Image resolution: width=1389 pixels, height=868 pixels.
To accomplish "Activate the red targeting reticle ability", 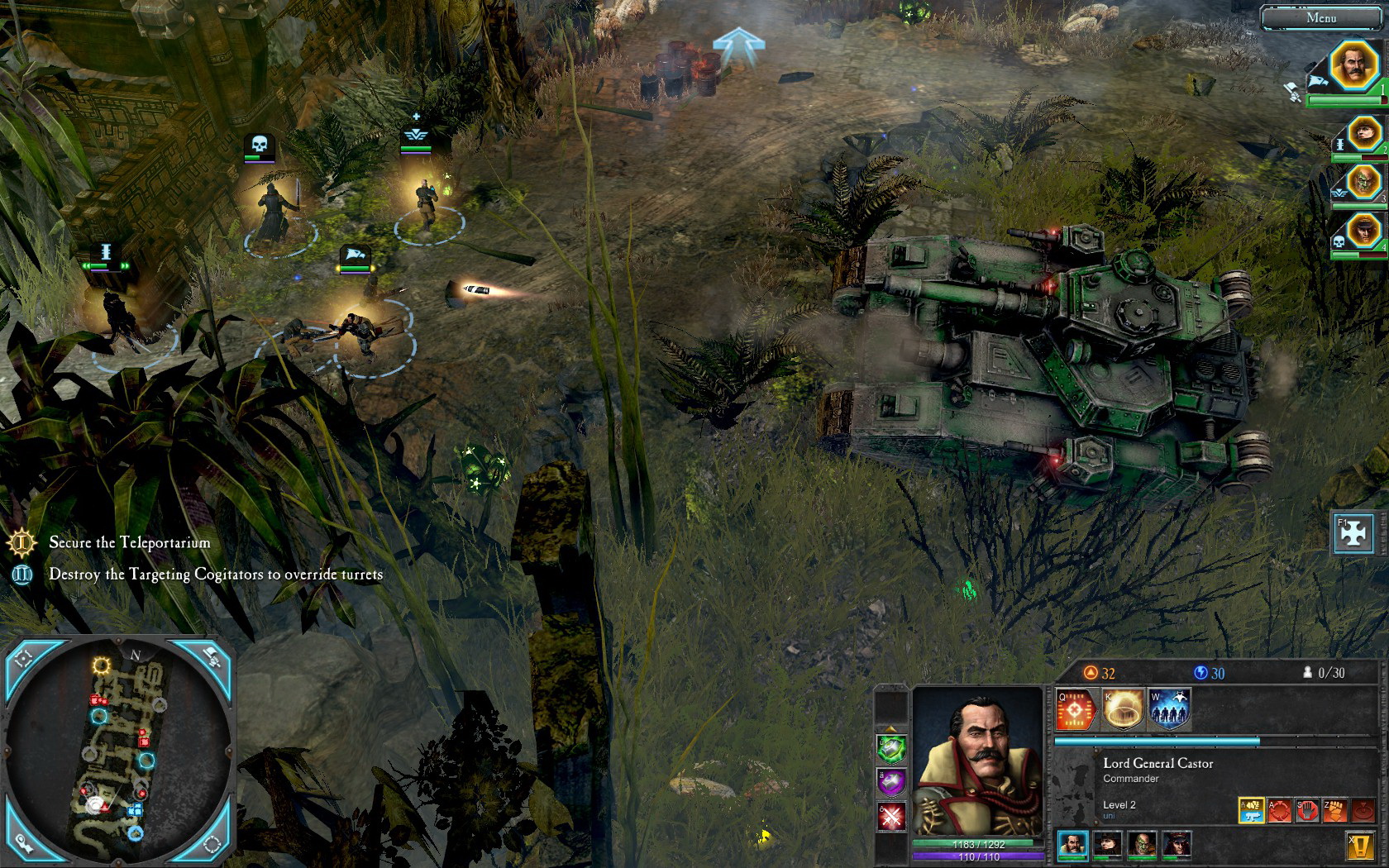I will click(1076, 709).
